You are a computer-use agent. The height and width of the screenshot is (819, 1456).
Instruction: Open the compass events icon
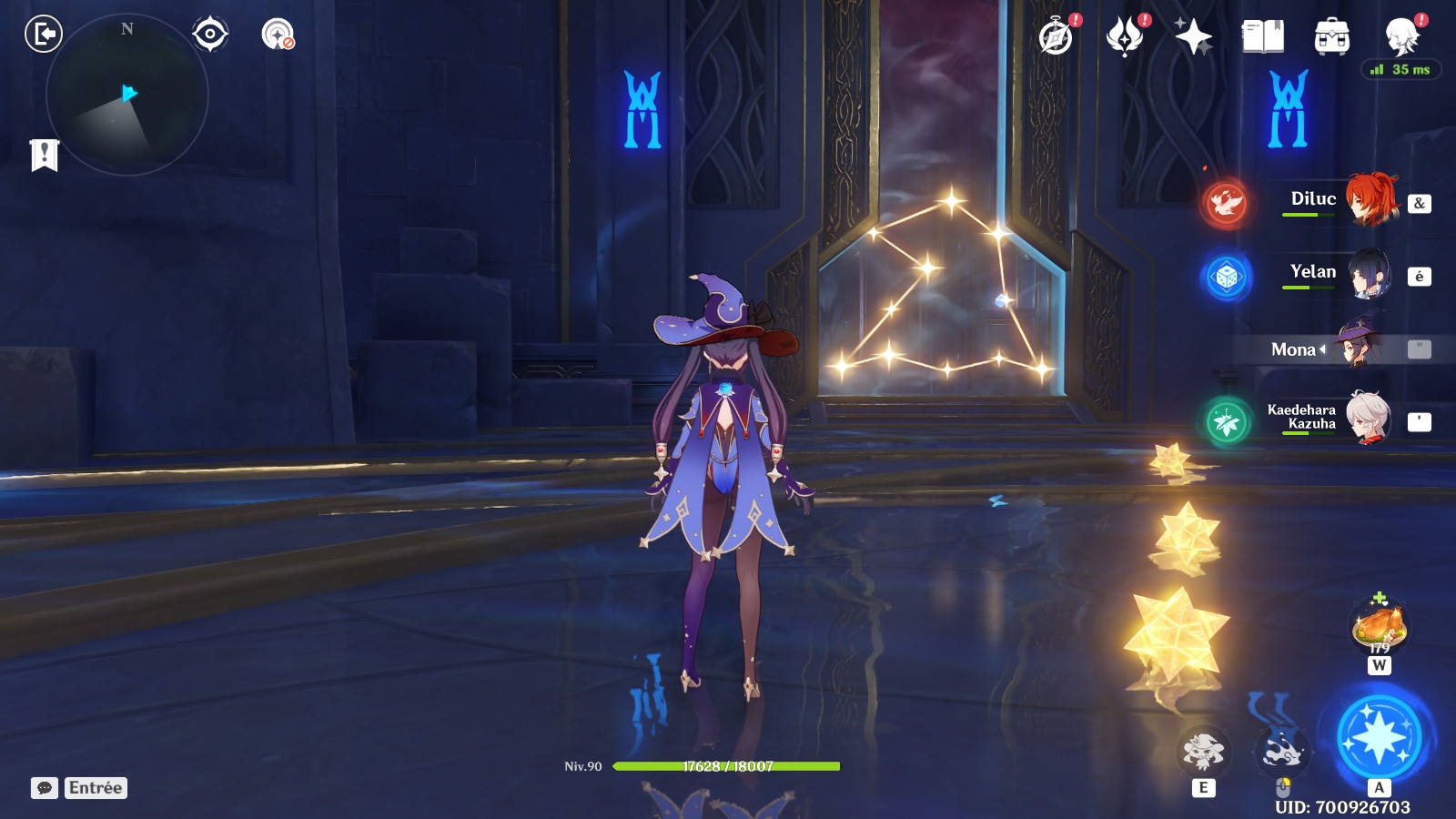[1057, 37]
